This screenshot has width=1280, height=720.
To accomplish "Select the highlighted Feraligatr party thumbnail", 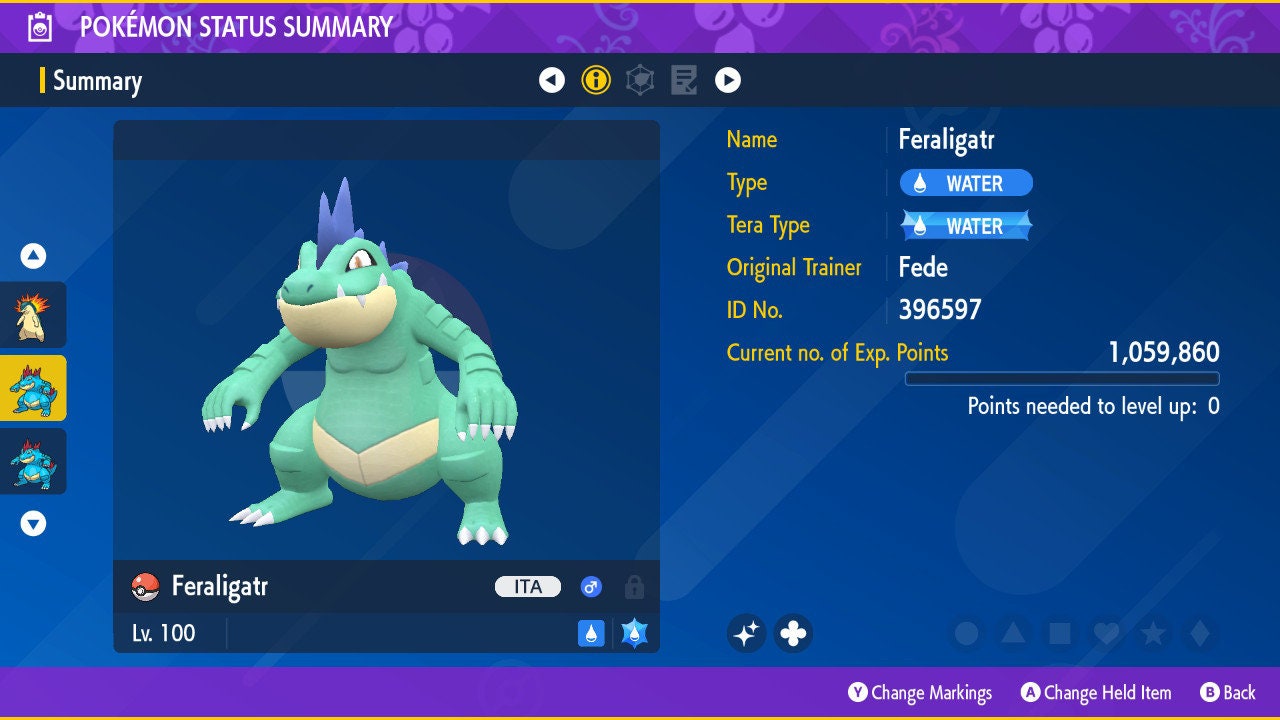I will click(33, 388).
